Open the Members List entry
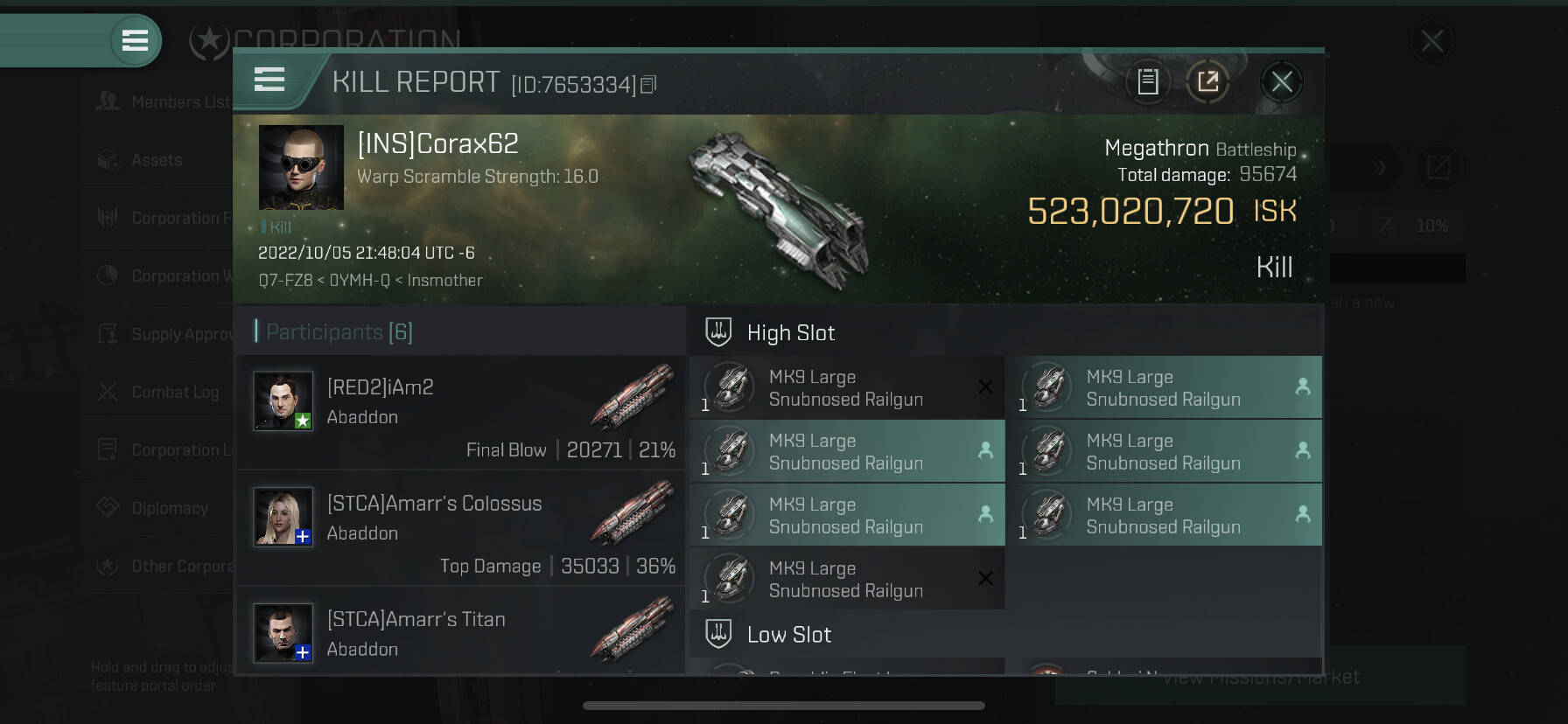This screenshot has height=724, width=1568. coord(162,102)
